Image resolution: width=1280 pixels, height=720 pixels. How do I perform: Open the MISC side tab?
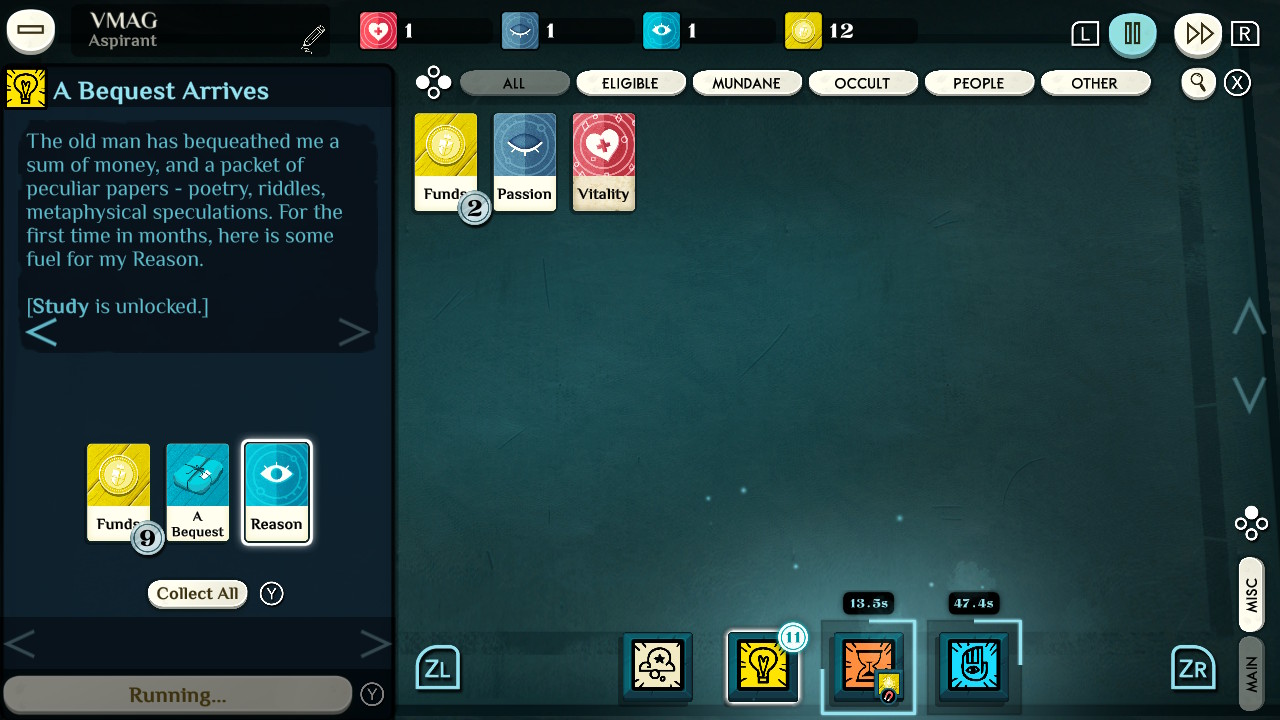coord(1250,592)
